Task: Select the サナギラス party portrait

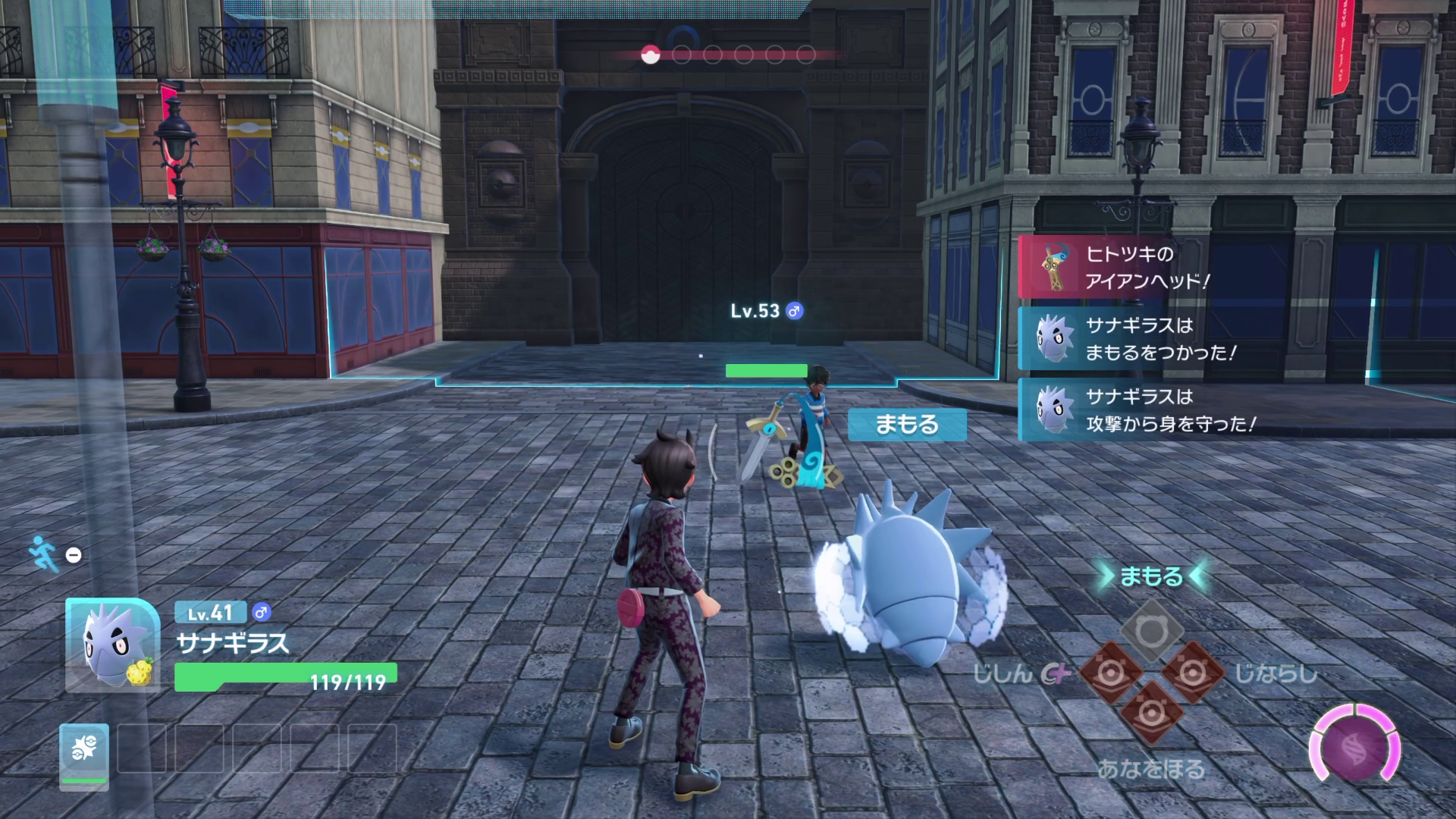Action: click(112, 645)
